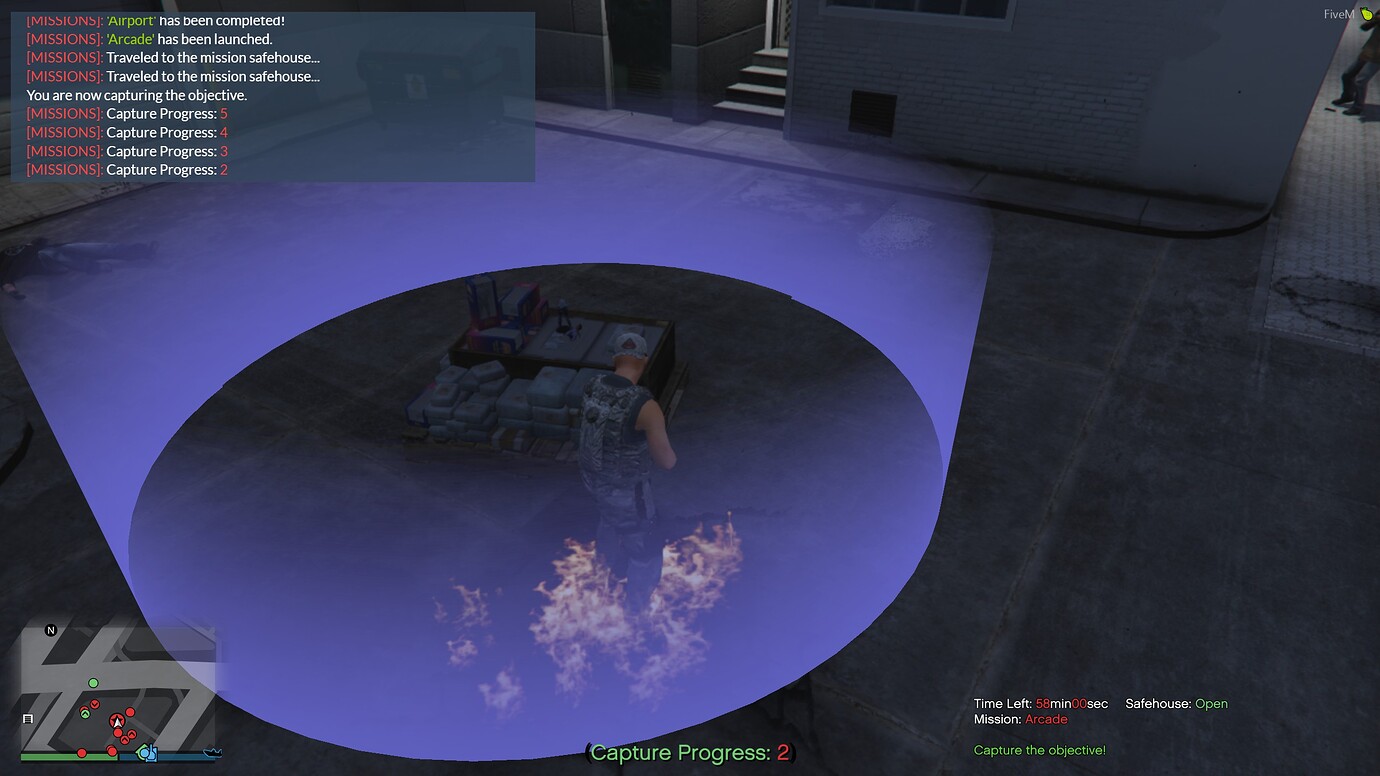Click the 'Arcade' mission name in red text
The width and height of the screenshot is (1380, 776).
(1046, 718)
